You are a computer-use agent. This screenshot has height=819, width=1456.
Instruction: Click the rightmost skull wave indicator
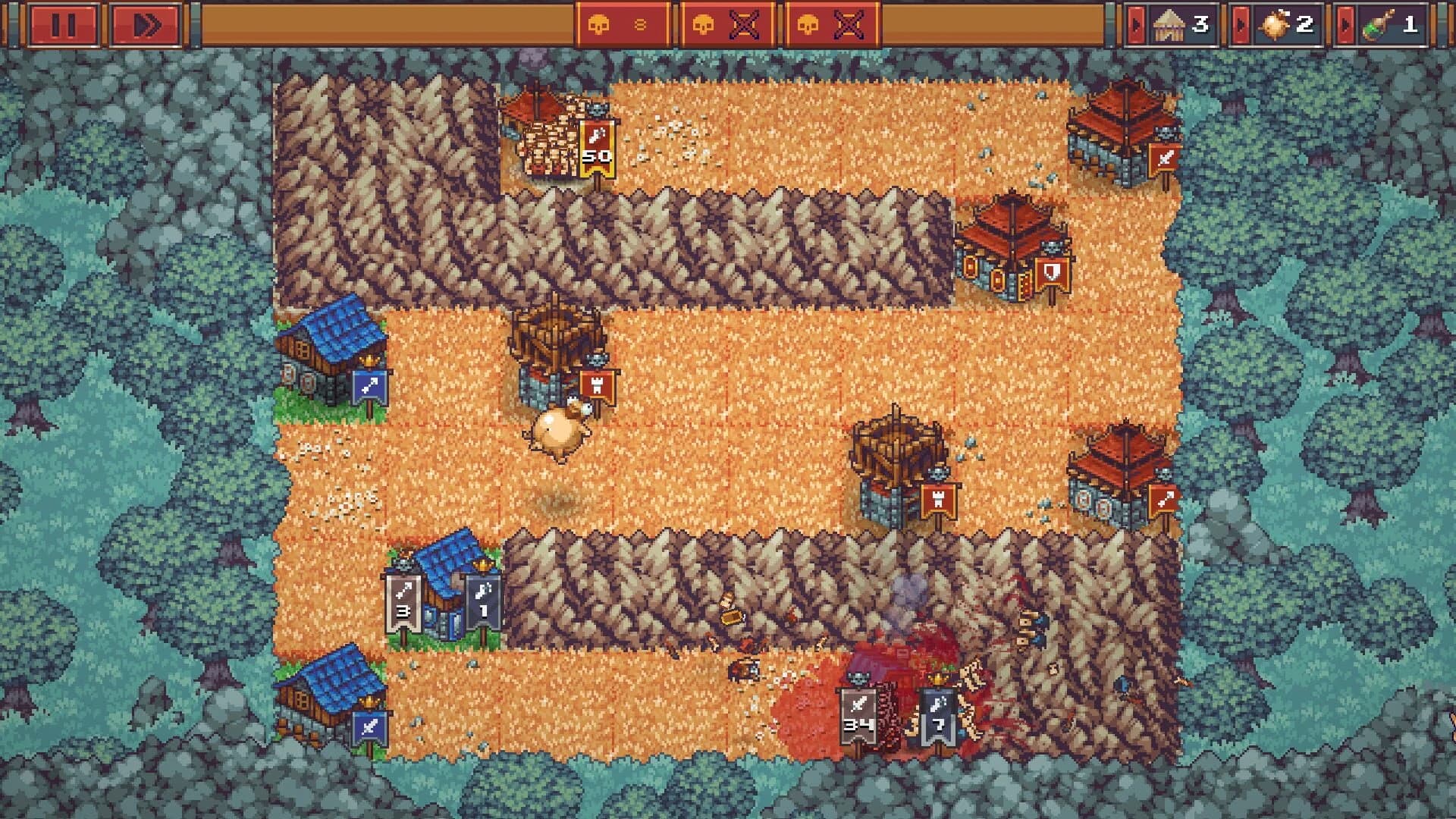point(830,24)
